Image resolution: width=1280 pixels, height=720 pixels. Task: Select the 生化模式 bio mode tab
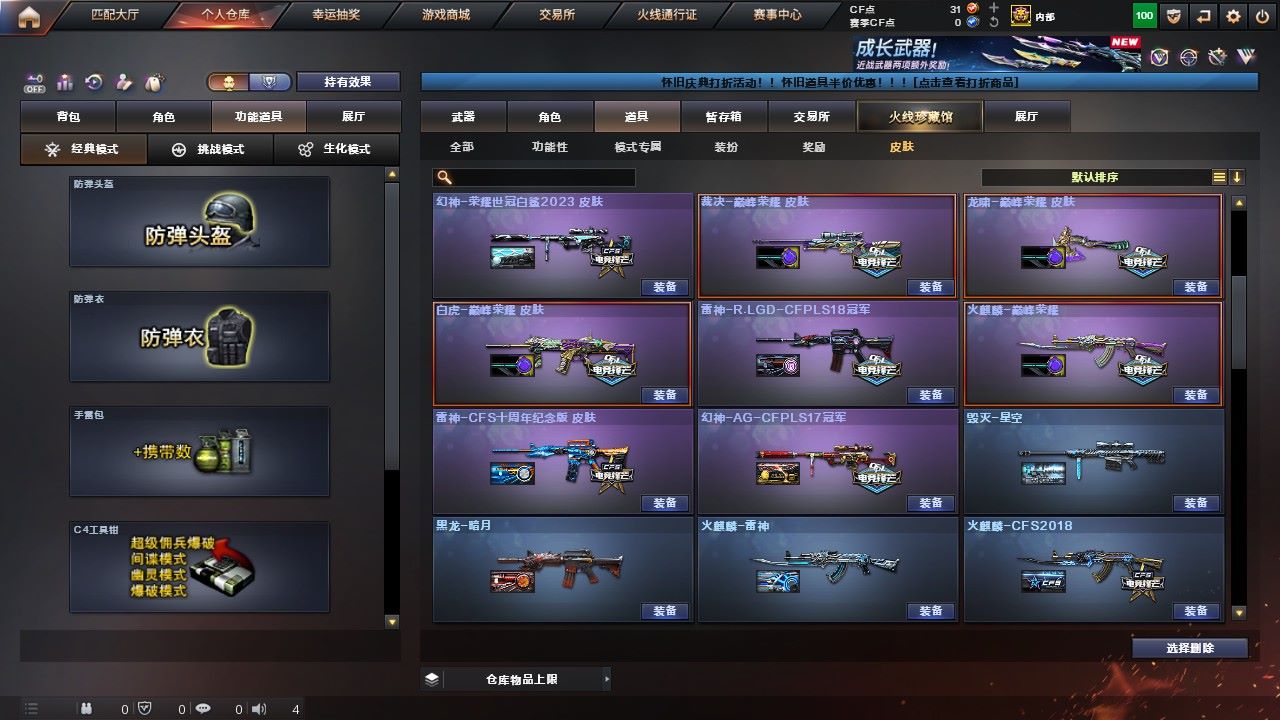[336, 149]
